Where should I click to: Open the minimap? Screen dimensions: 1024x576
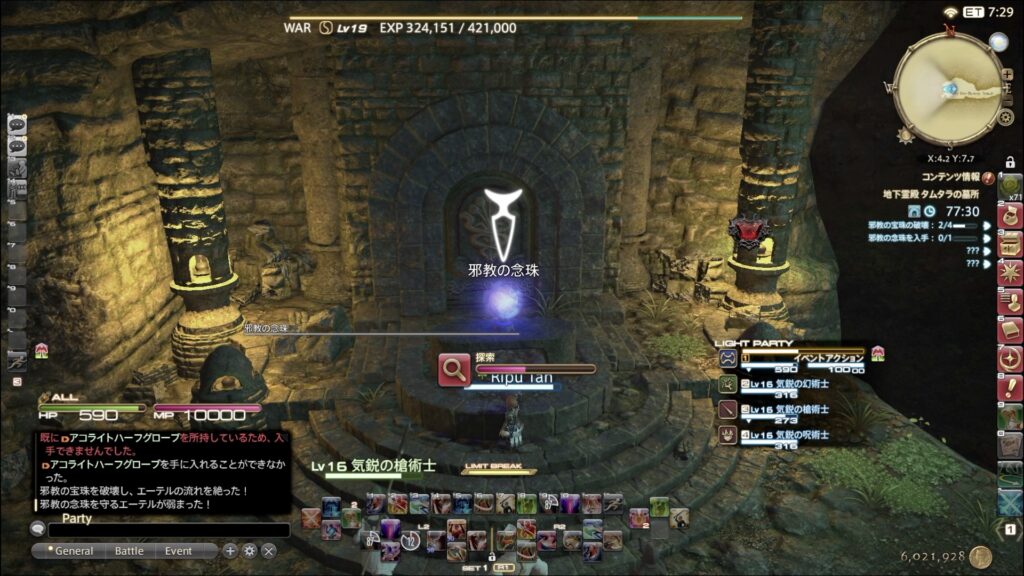947,88
